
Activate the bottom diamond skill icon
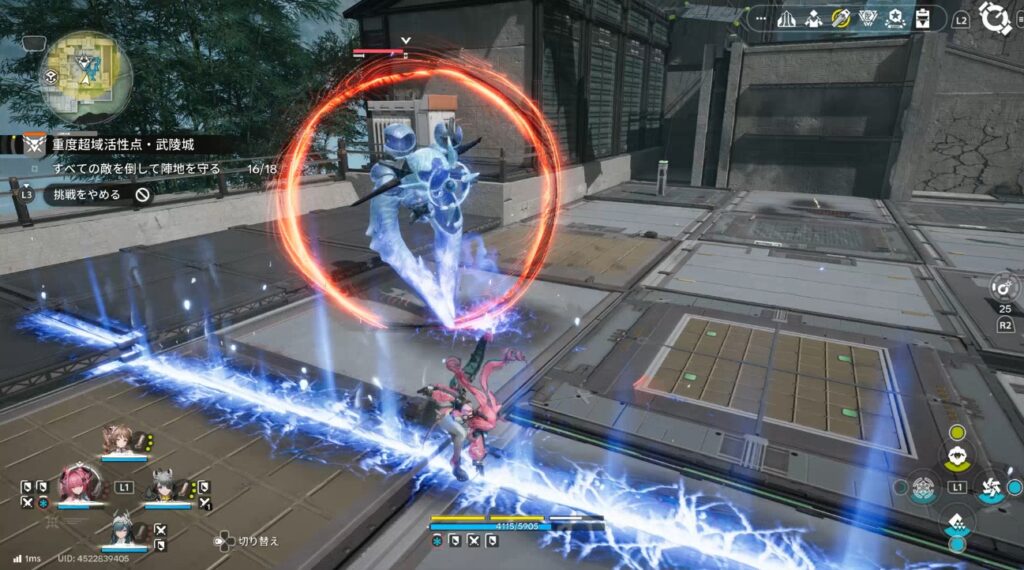[957, 522]
